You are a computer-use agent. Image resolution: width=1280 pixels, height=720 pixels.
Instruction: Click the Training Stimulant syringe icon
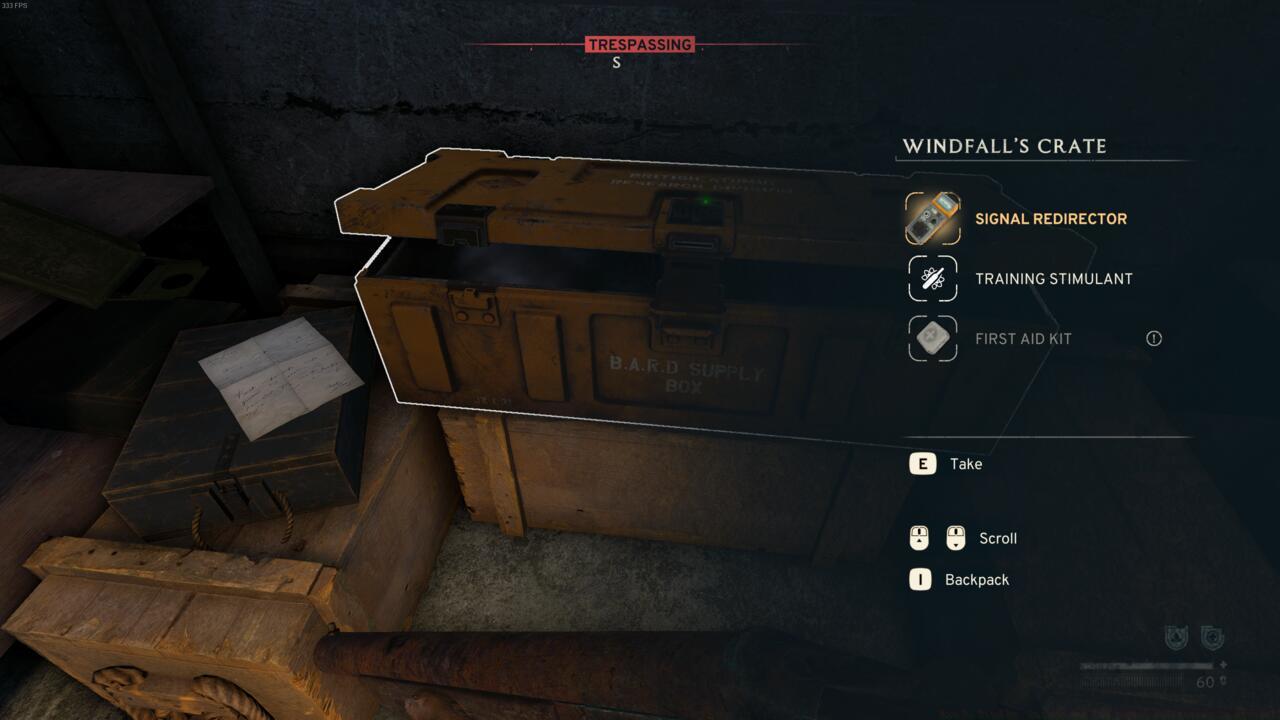(x=931, y=278)
